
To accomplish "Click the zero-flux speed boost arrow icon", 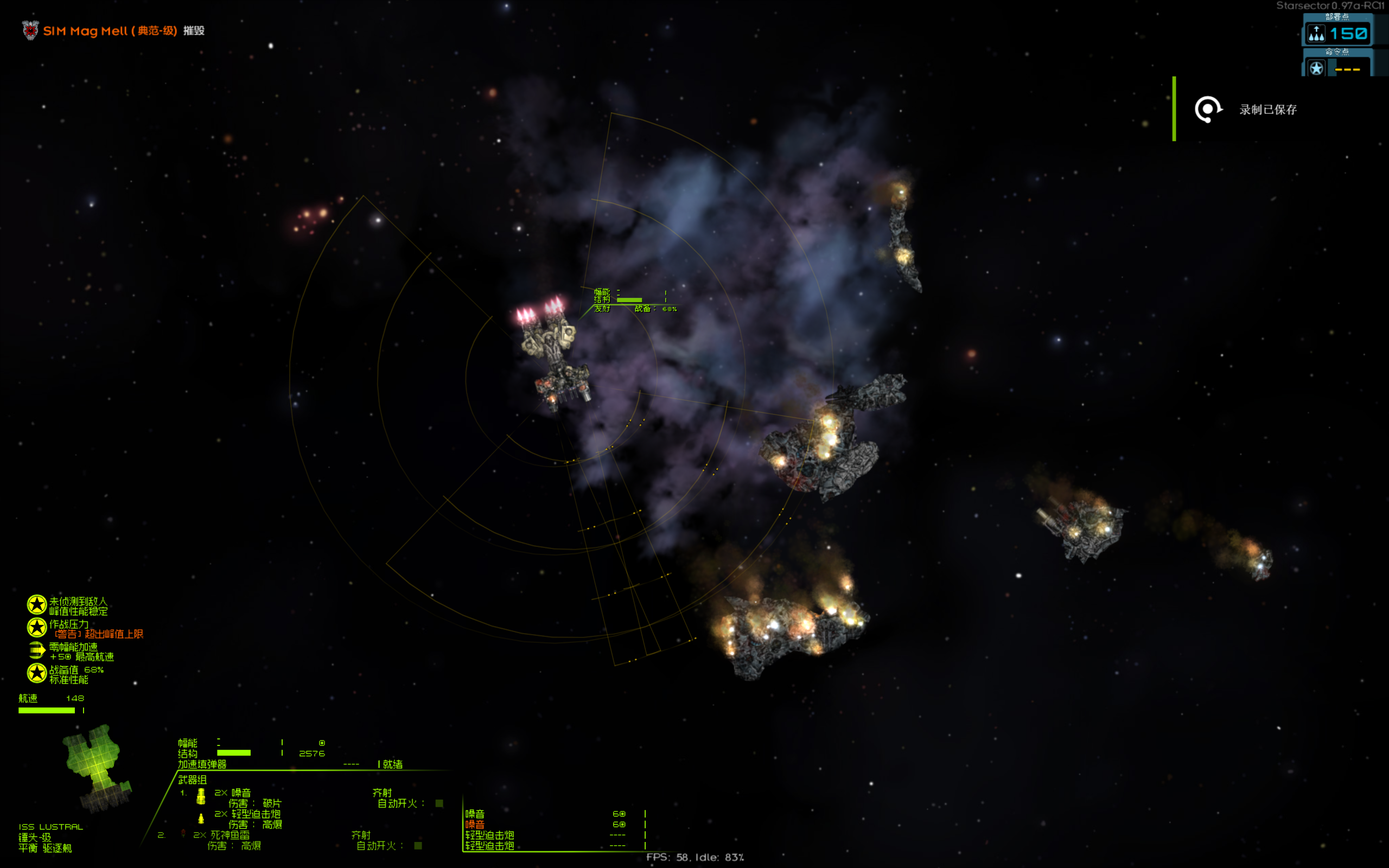I will (37, 650).
